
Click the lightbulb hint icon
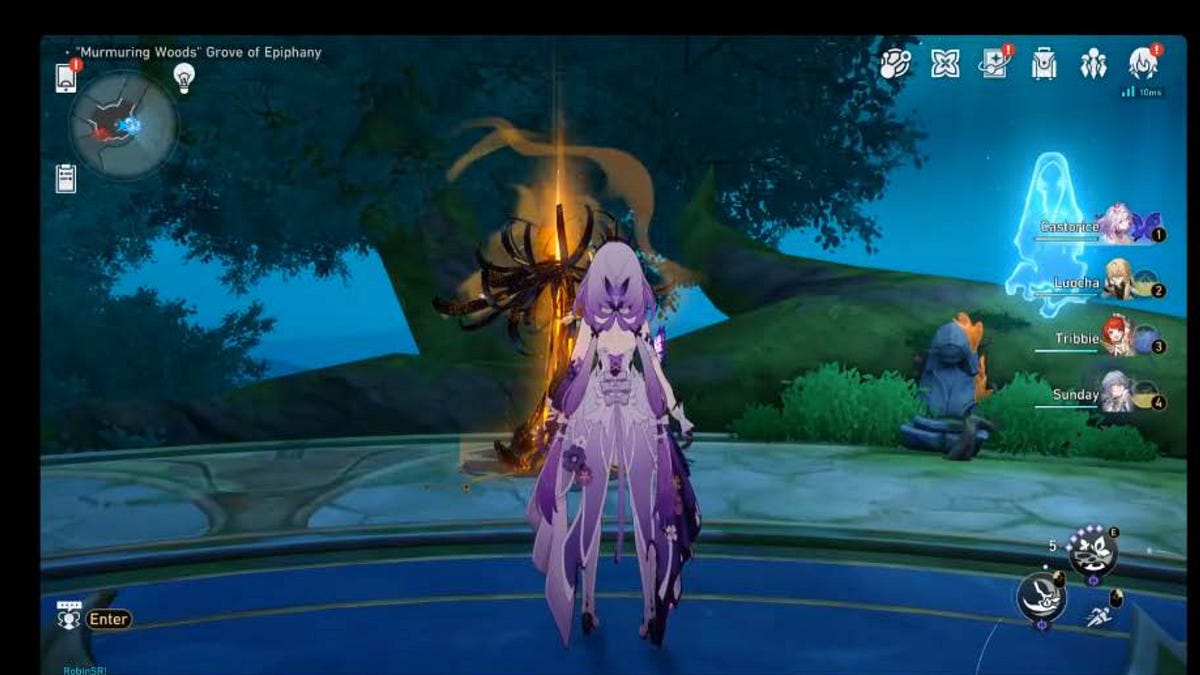point(184,77)
